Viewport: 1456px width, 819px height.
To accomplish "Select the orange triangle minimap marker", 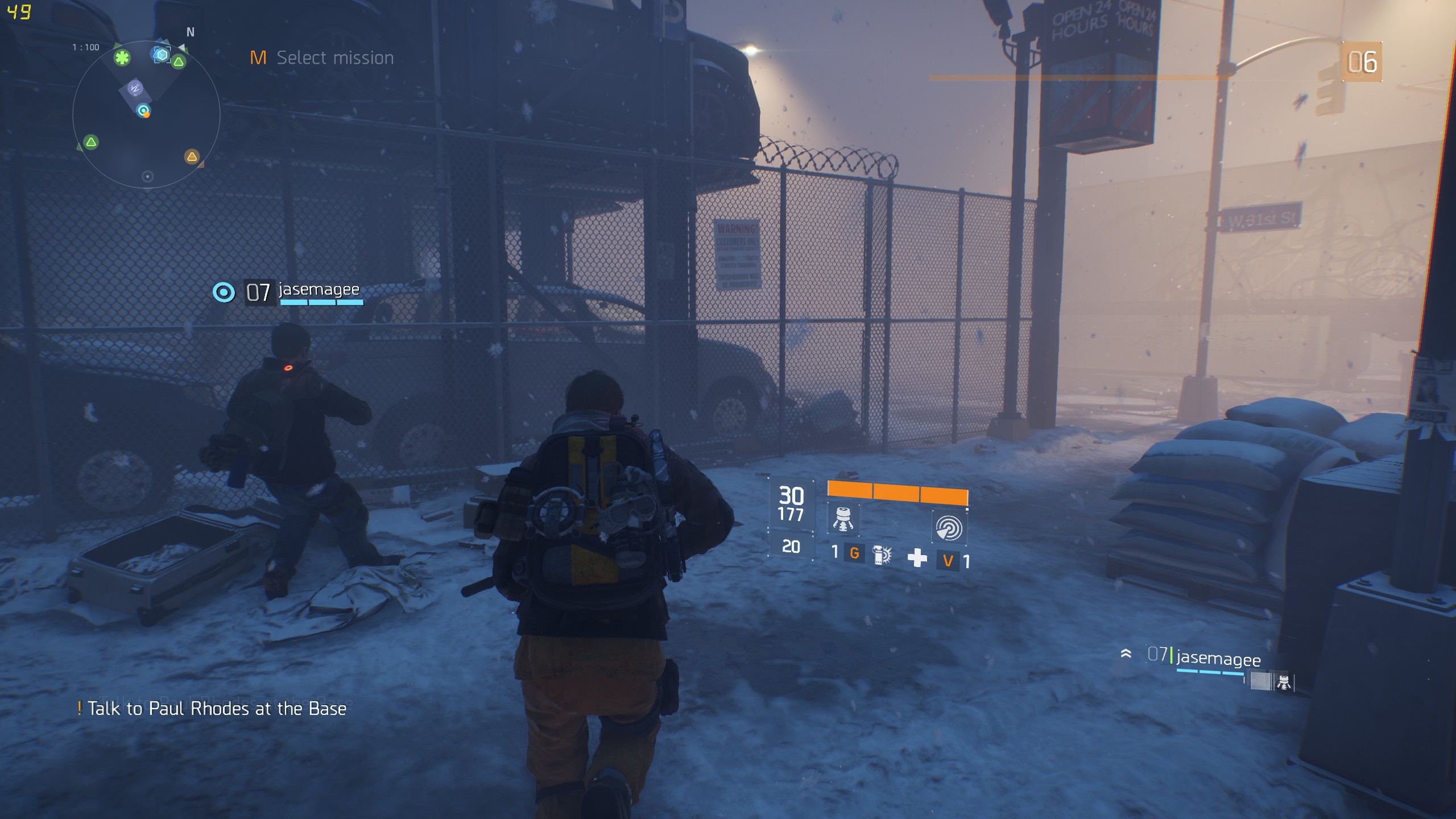I will pyautogui.click(x=192, y=156).
